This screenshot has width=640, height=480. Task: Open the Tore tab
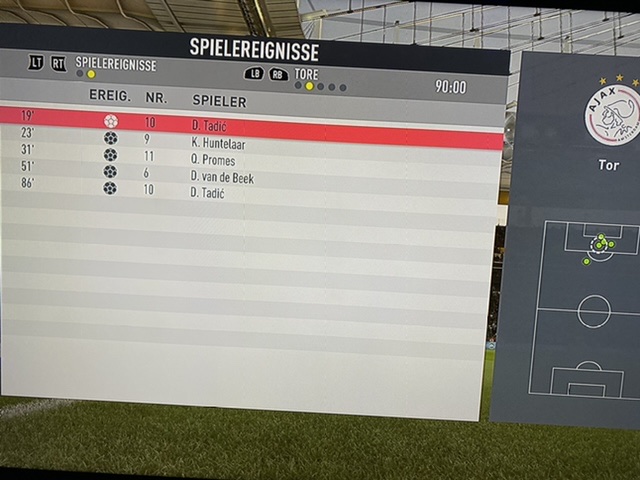307,73
